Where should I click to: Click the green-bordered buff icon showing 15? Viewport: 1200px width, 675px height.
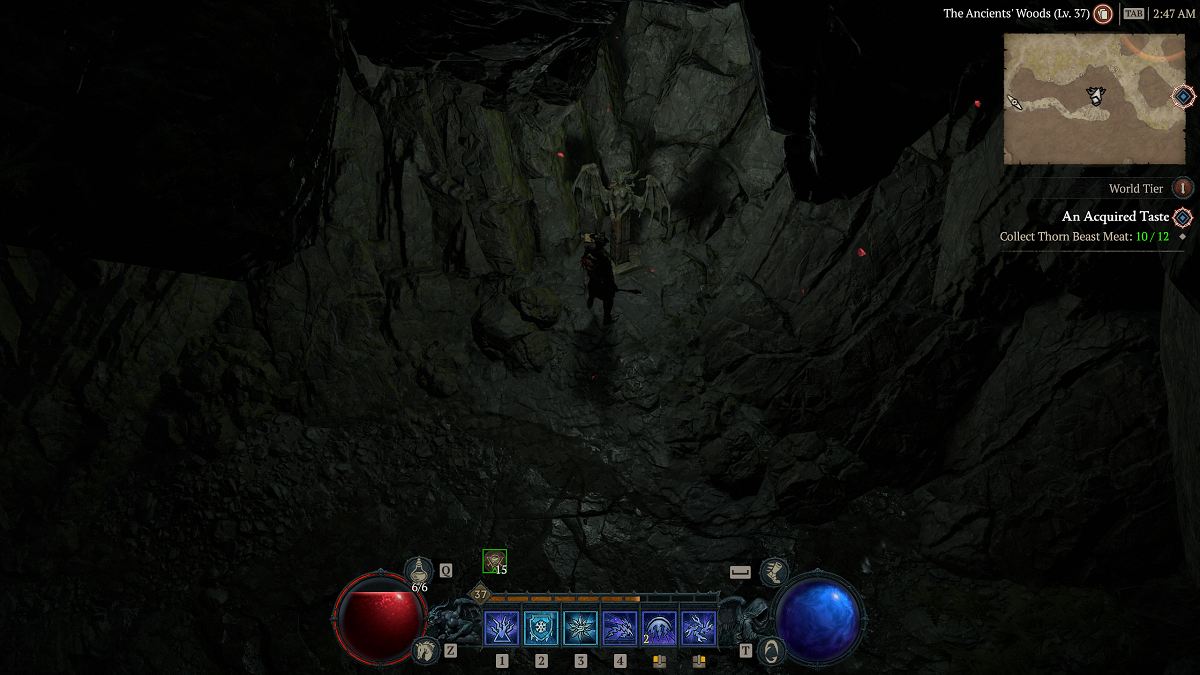point(494,561)
